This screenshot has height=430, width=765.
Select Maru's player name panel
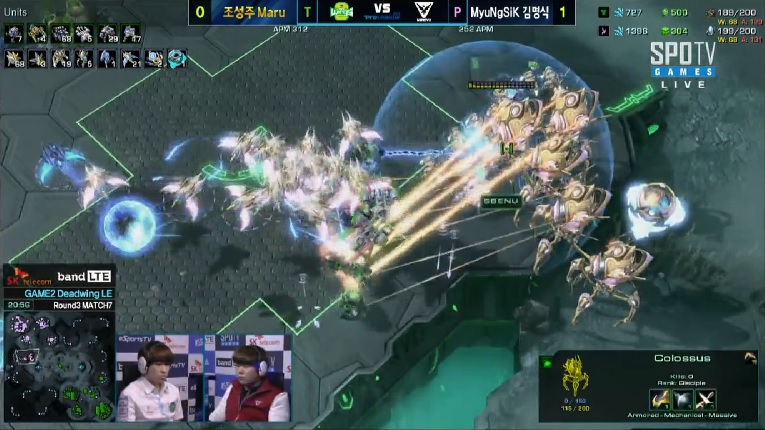(x=254, y=12)
